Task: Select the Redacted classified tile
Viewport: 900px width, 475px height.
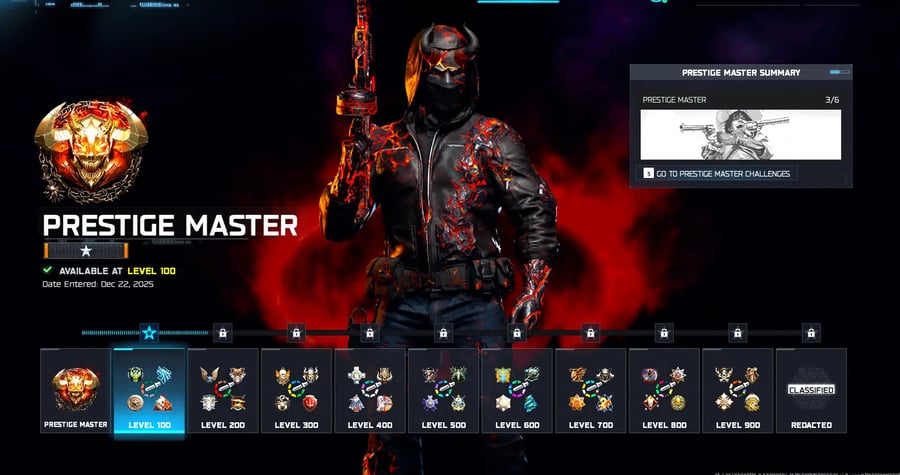Action: point(811,390)
